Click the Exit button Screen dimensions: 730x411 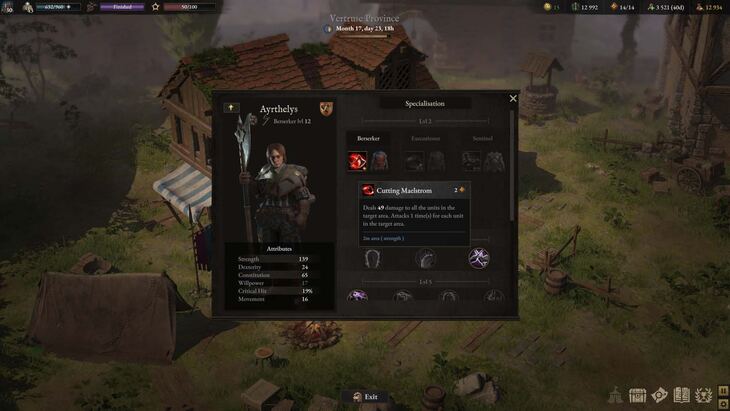[364, 397]
